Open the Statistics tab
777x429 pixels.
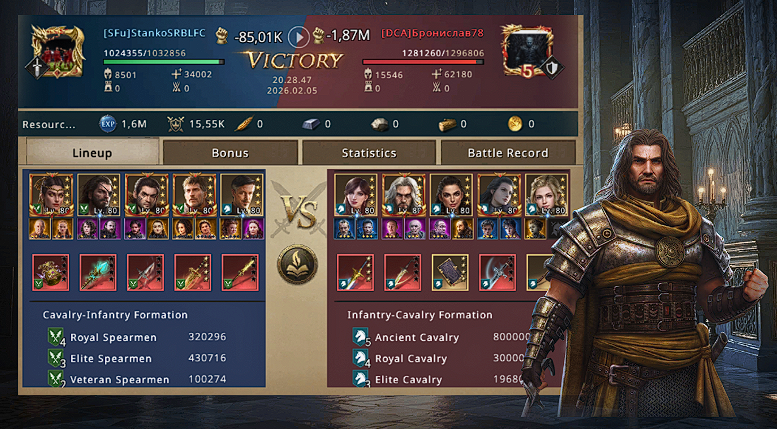[368, 153]
